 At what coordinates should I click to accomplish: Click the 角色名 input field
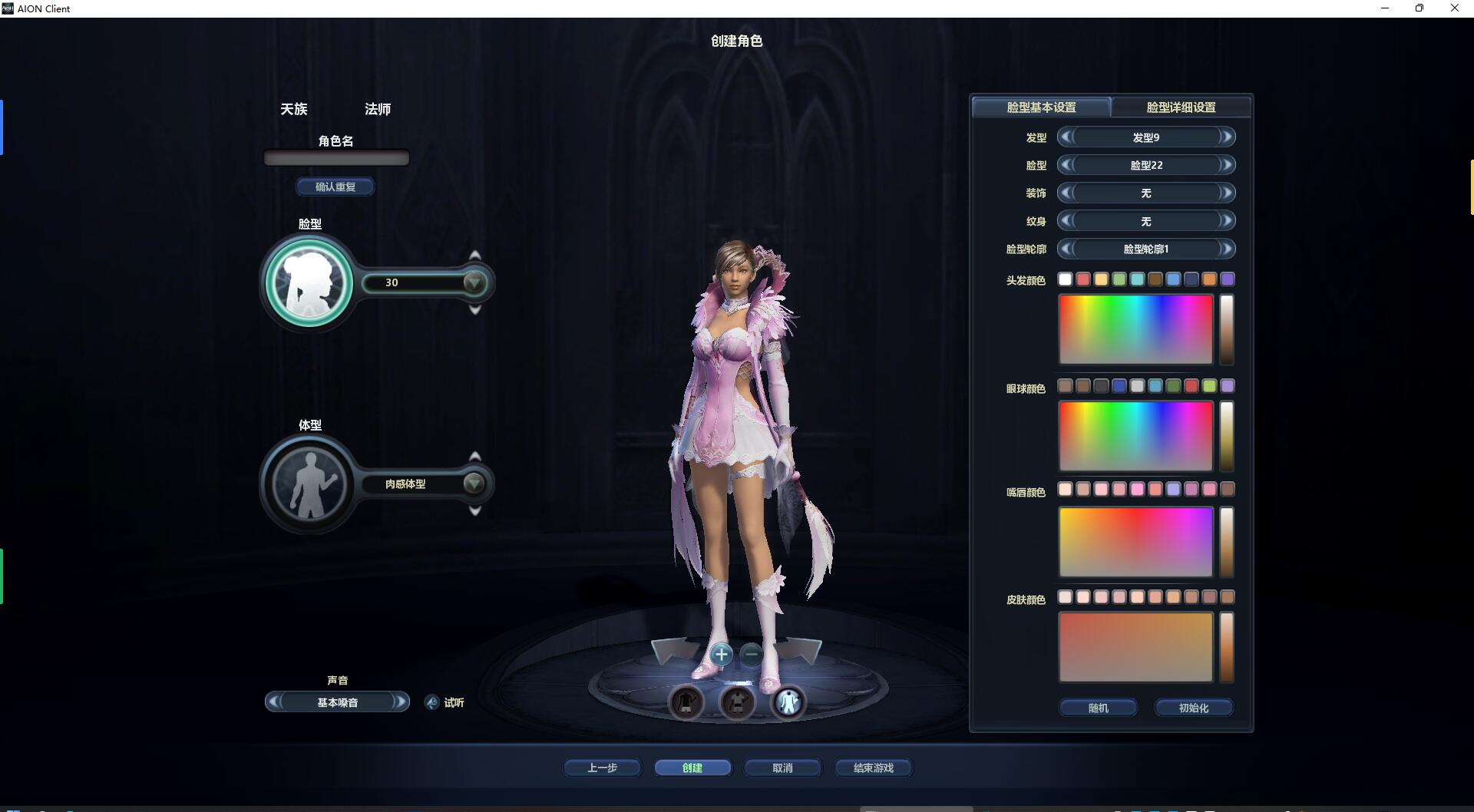[336, 158]
